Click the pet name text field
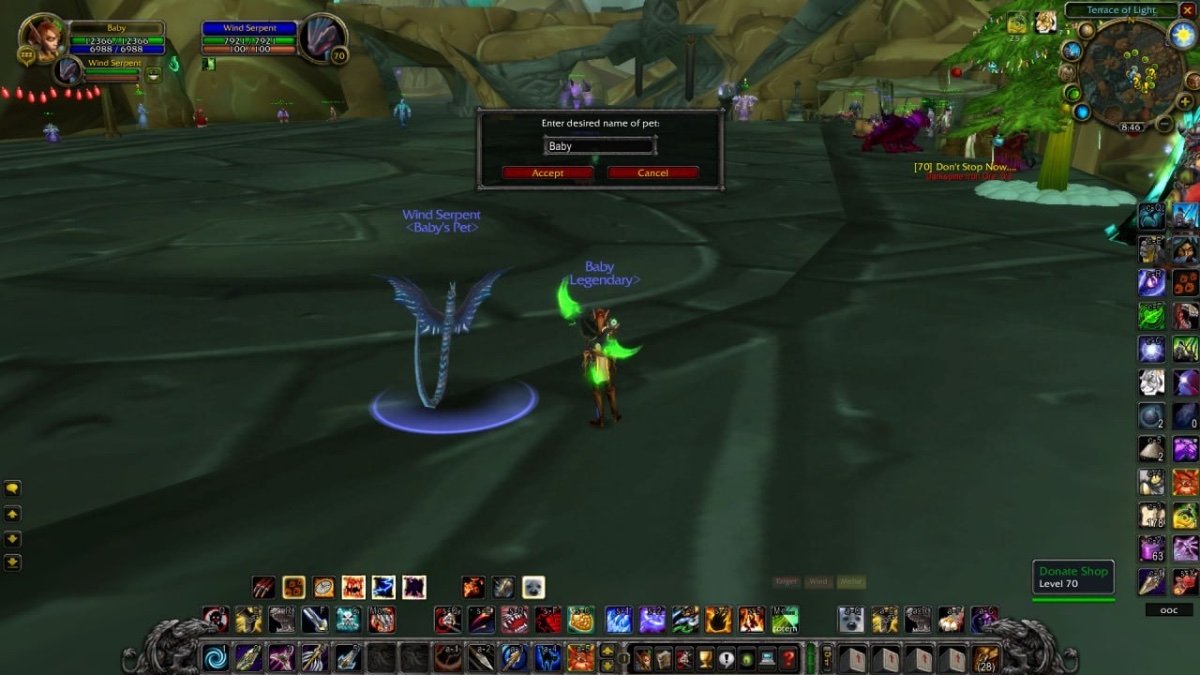Screen dimensions: 1200x675 click(599, 146)
